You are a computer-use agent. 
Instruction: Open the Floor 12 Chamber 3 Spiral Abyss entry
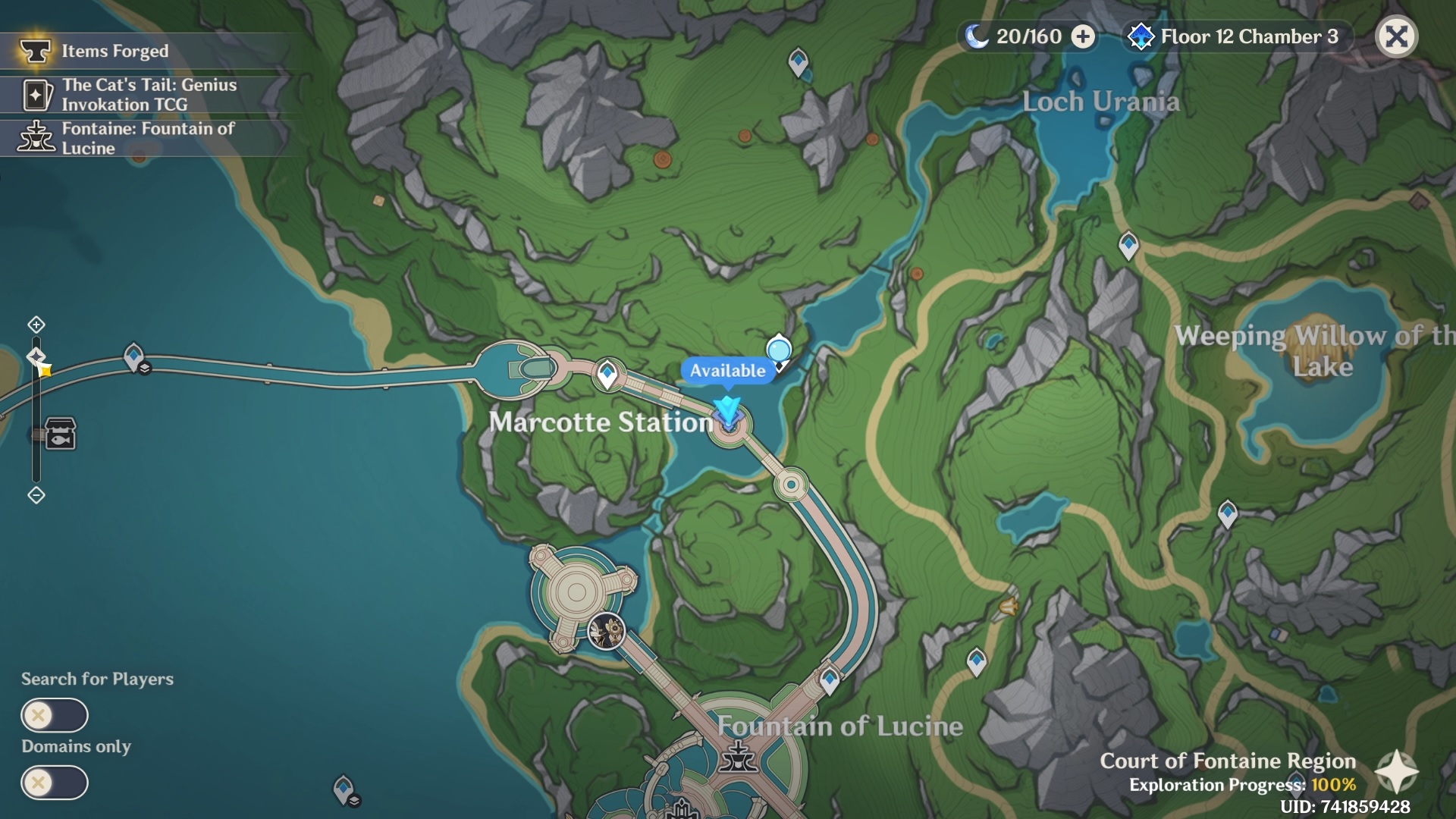pyautogui.click(x=1236, y=36)
